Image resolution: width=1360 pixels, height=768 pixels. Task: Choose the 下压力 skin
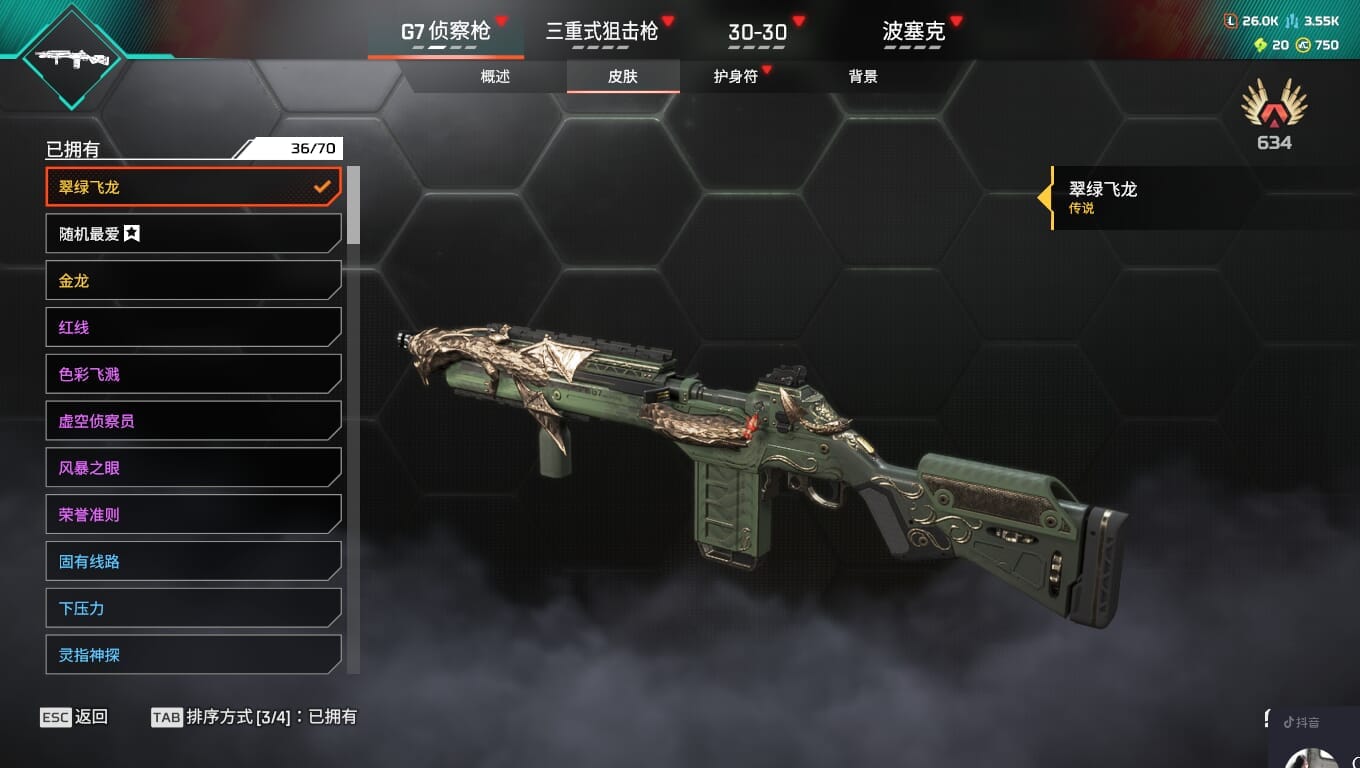coord(193,608)
